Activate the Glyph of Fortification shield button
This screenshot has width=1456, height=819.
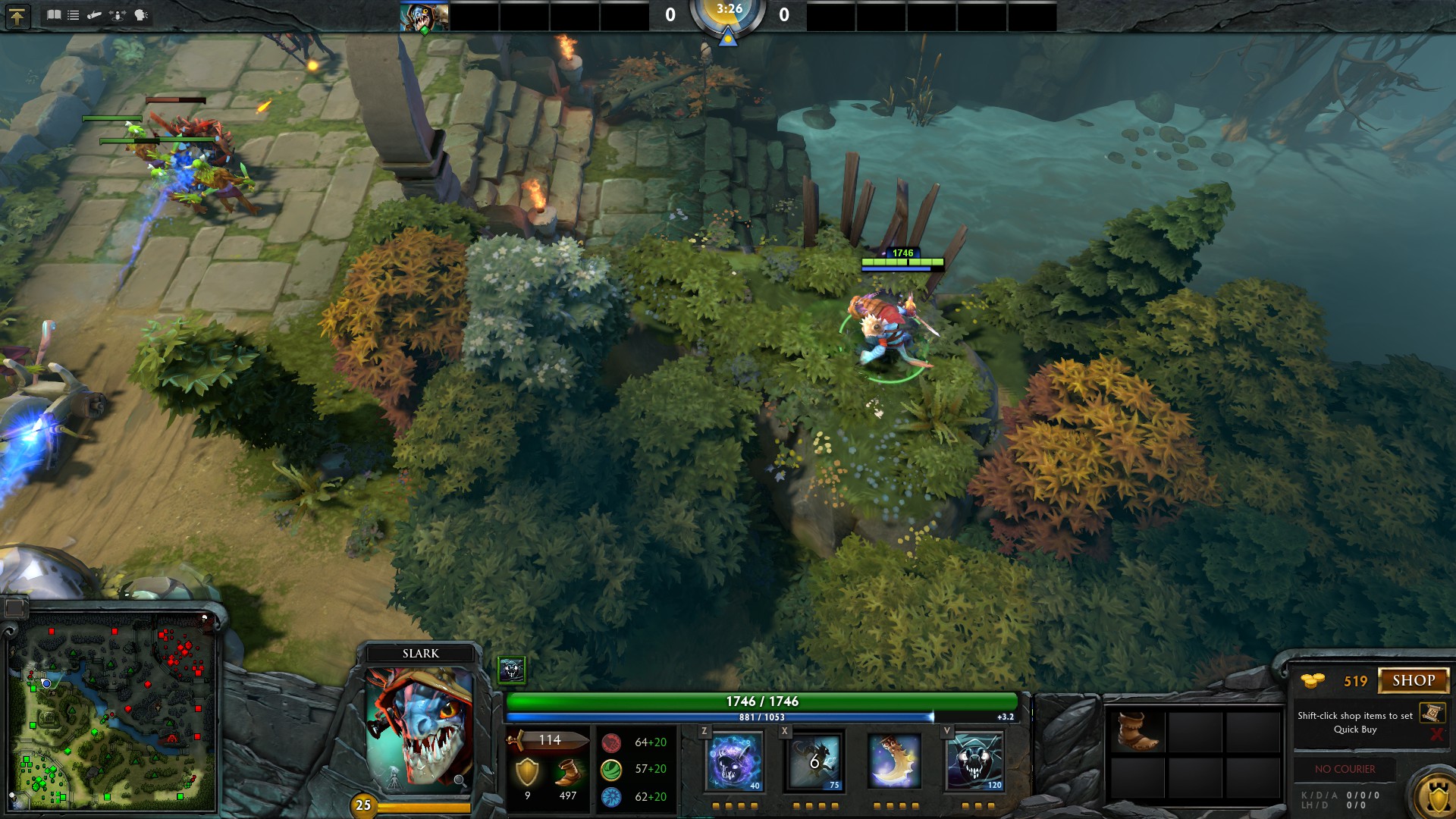coord(1436,796)
